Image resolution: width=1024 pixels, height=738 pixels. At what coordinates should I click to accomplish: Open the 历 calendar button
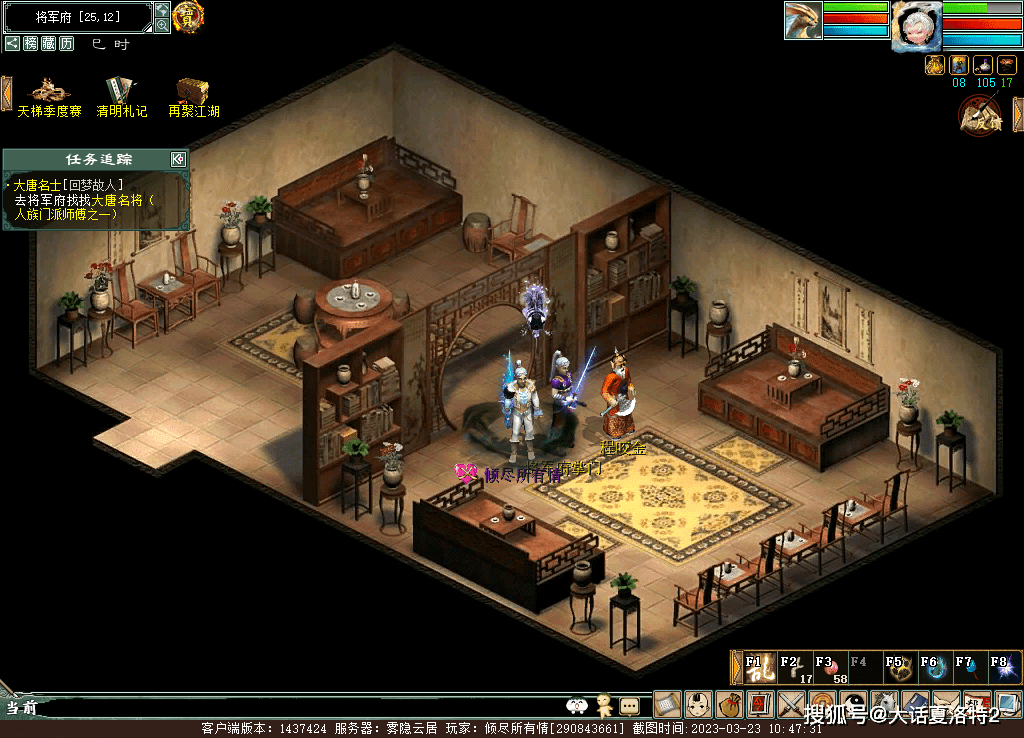[66, 43]
